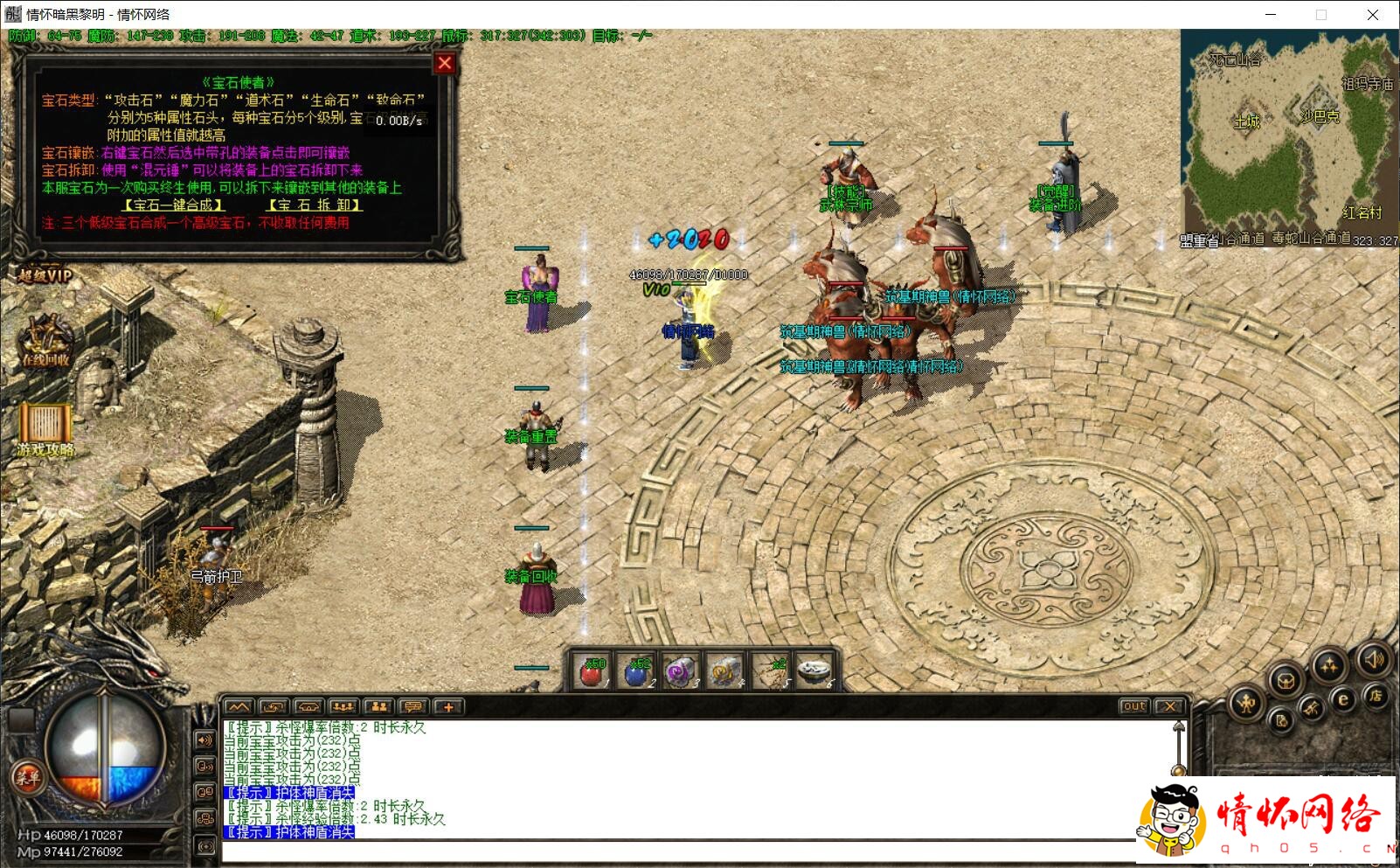The image size is (1400, 868).
Task: Choose the 宝石一键合成 dialogue option
Action: coord(173,205)
